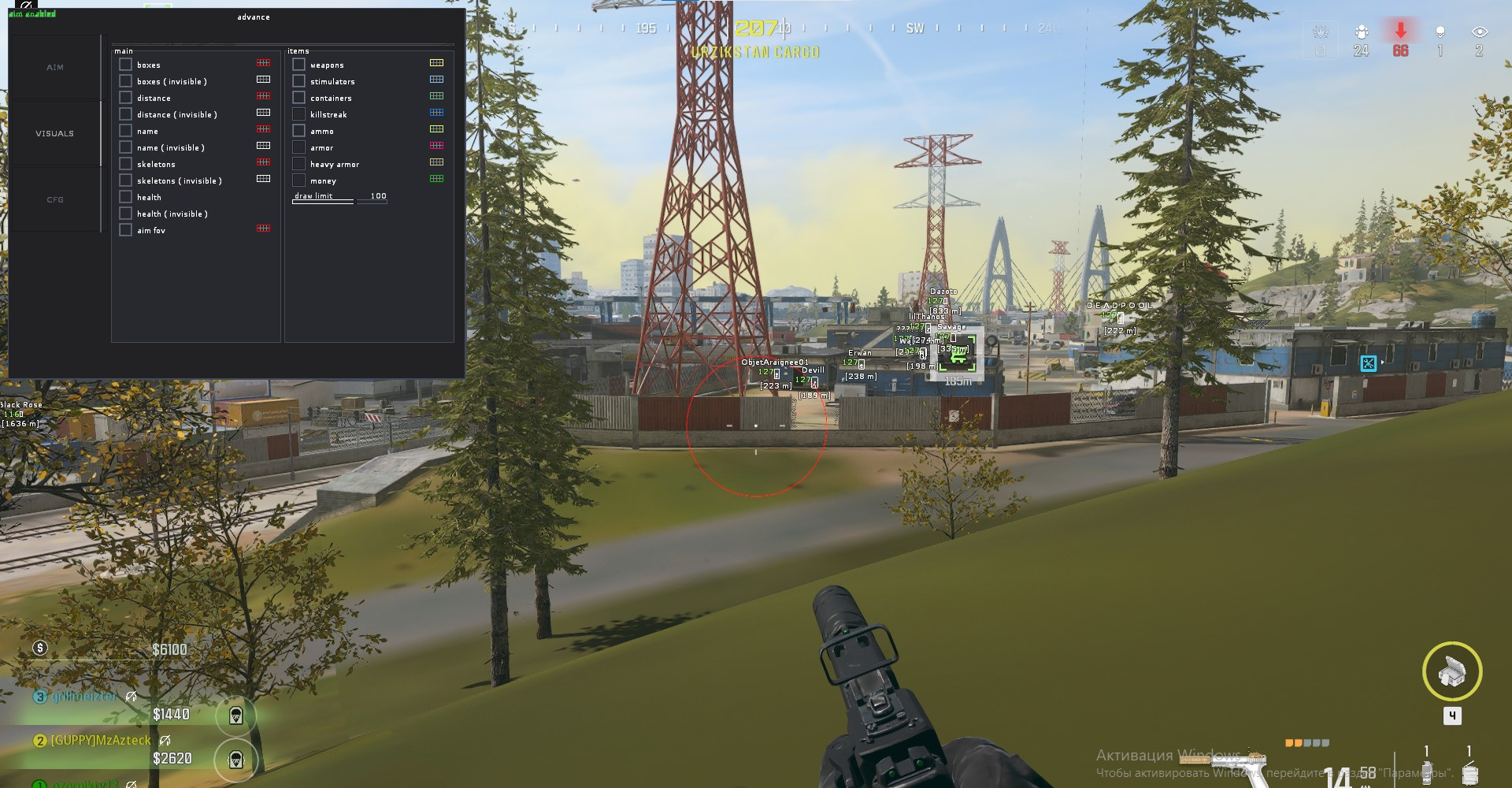The width and height of the screenshot is (1512, 788).
Task: Pick the color swatch beside armor
Action: coord(436,146)
